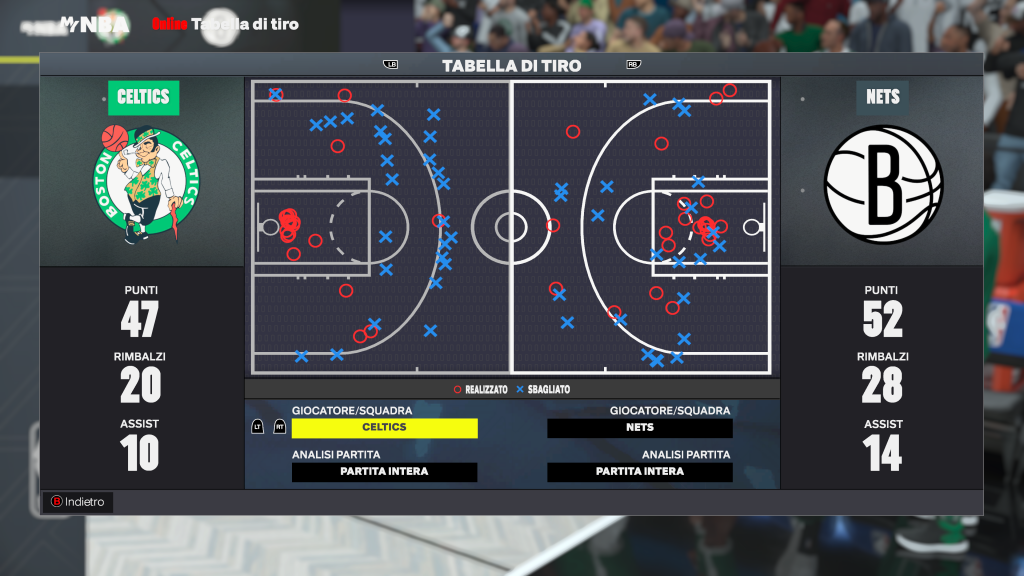
Task: Change Partita Intera analysis below Nets selector
Action: [640, 472]
